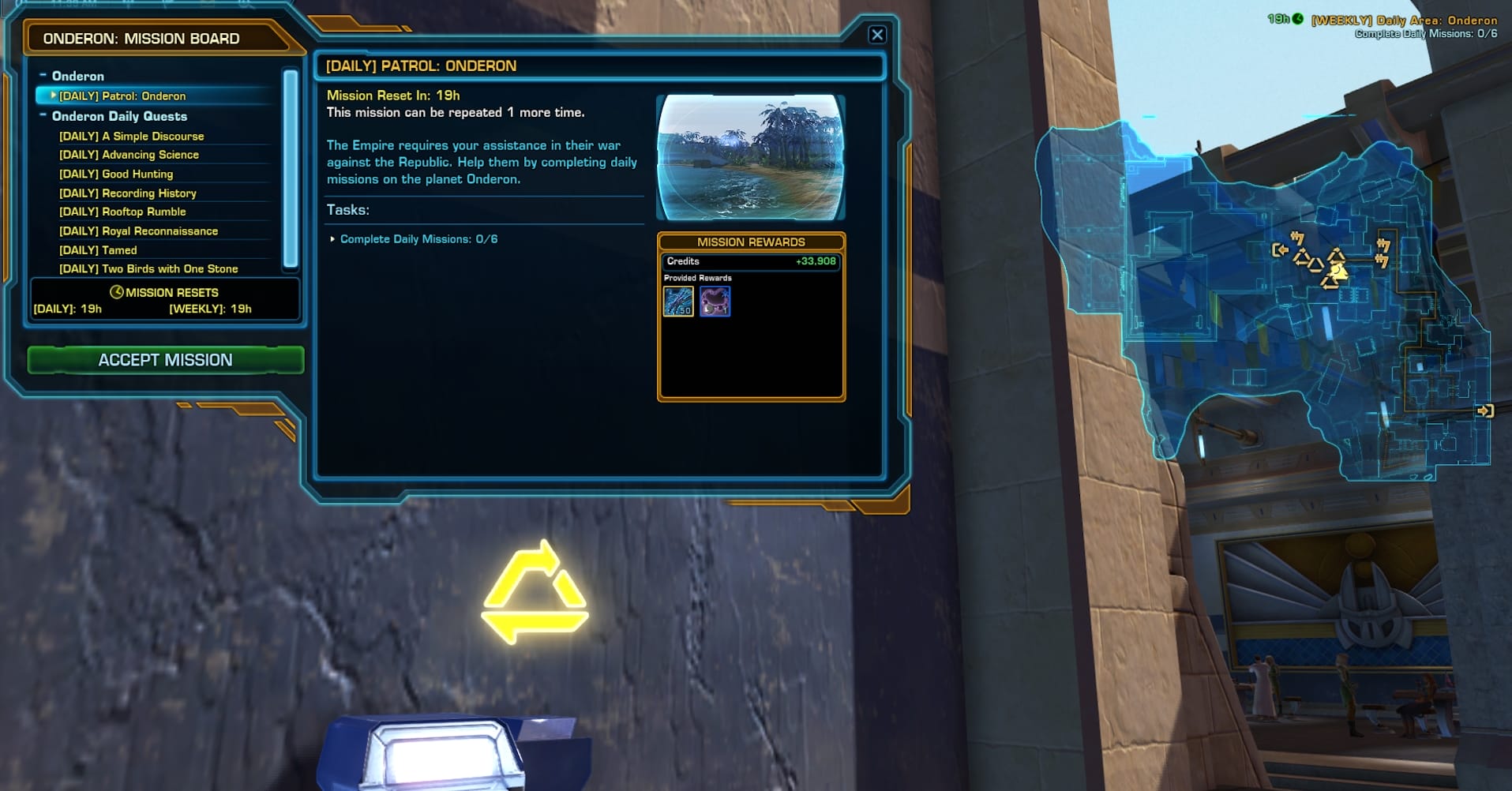Screen dimensions: 1512x791
Task: Select the weekly Daily Area: Onderon tracker
Action: [1403, 21]
